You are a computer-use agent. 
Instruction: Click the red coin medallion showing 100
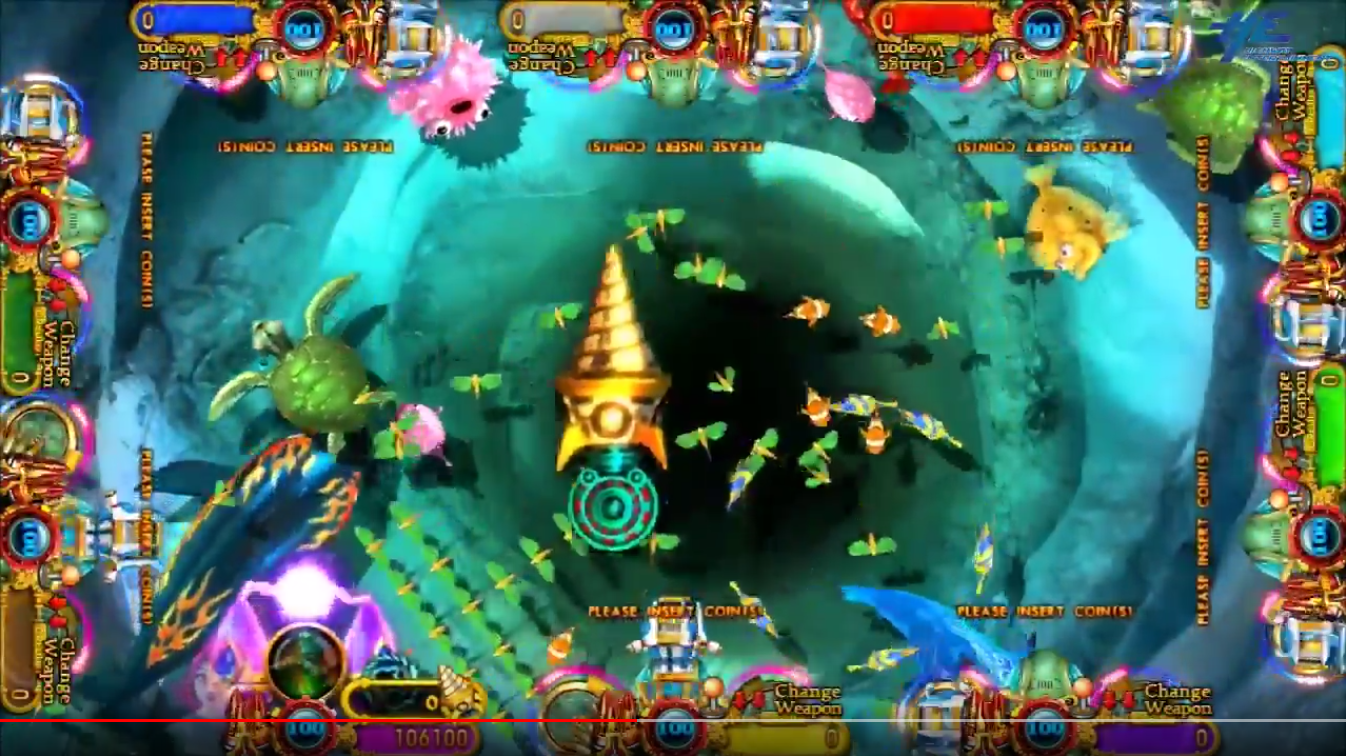(307, 727)
